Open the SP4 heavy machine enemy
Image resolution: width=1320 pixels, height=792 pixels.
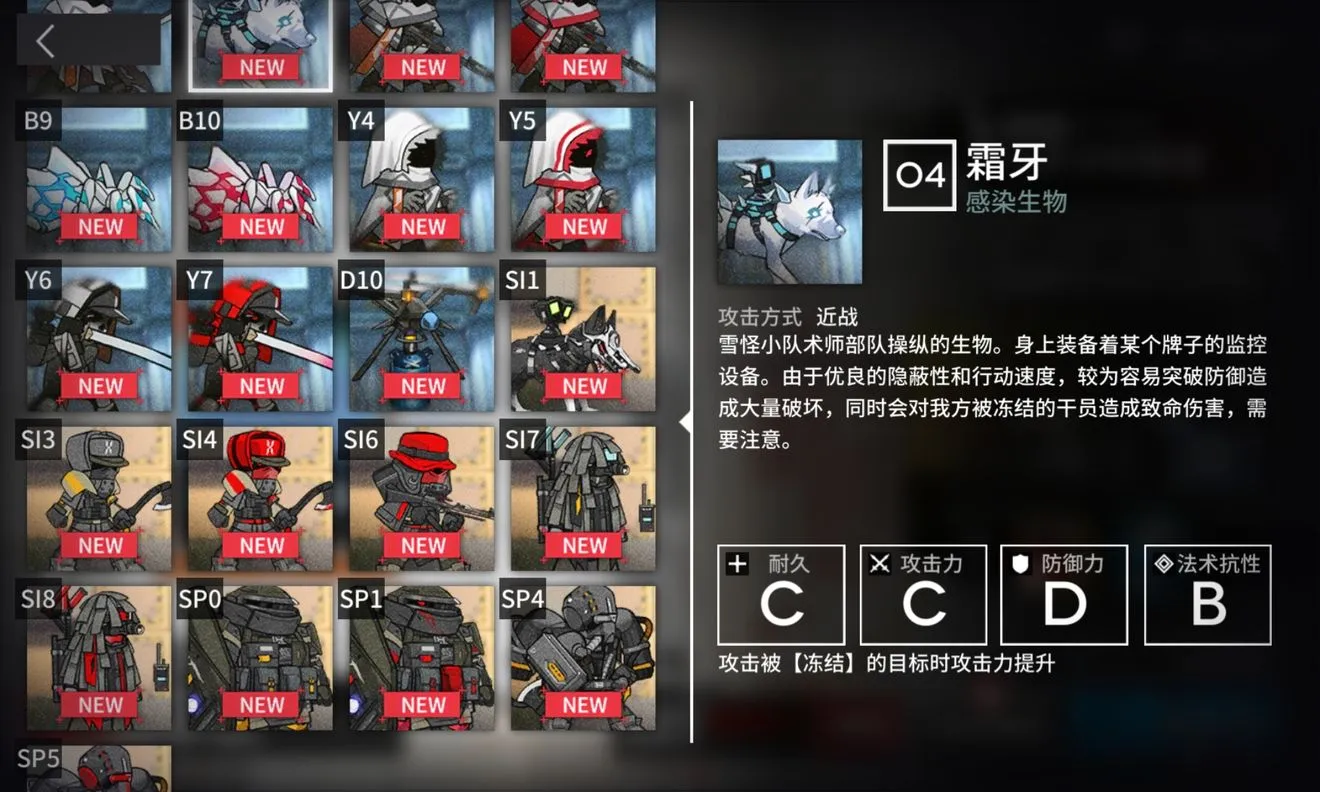click(582, 655)
